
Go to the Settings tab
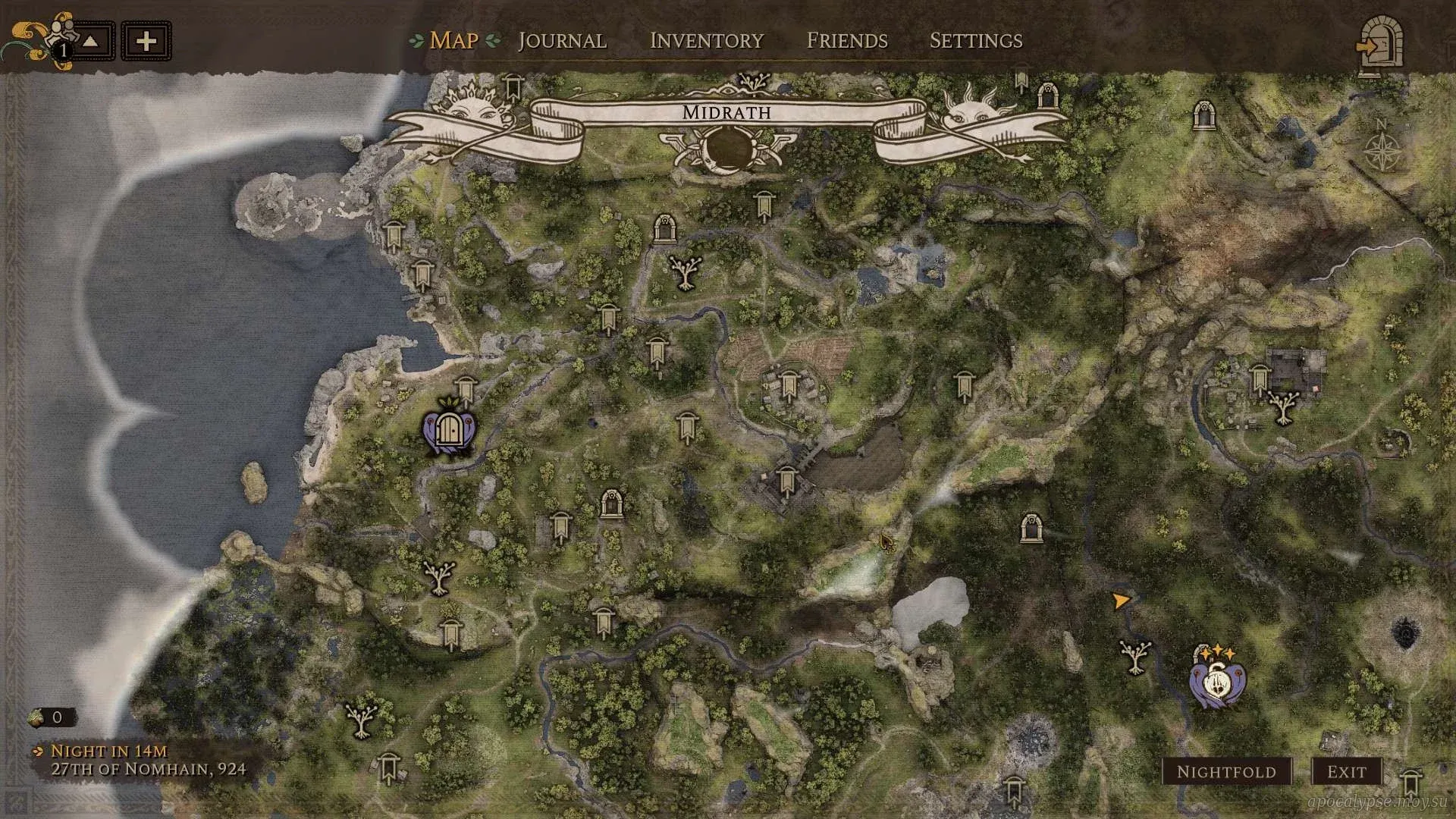click(976, 41)
